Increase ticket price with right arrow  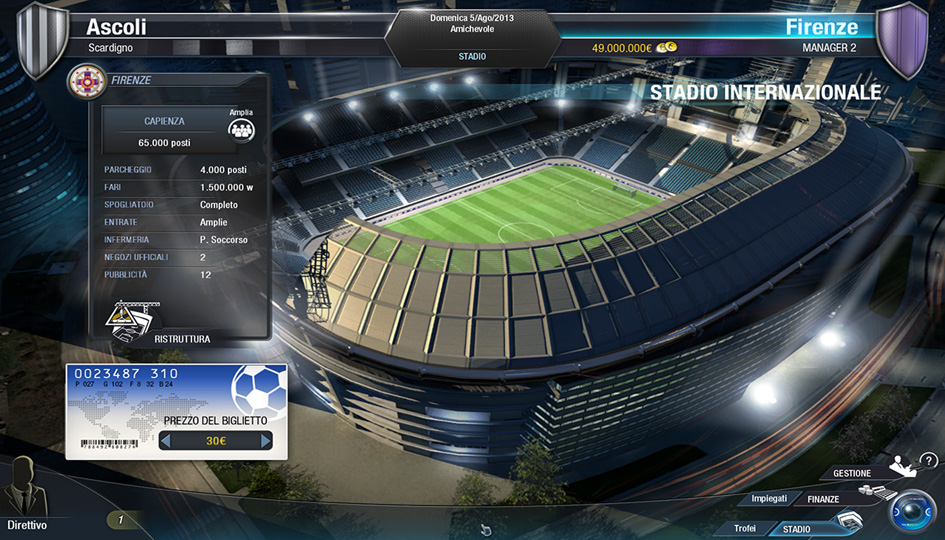pyautogui.click(x=266, y=441)
